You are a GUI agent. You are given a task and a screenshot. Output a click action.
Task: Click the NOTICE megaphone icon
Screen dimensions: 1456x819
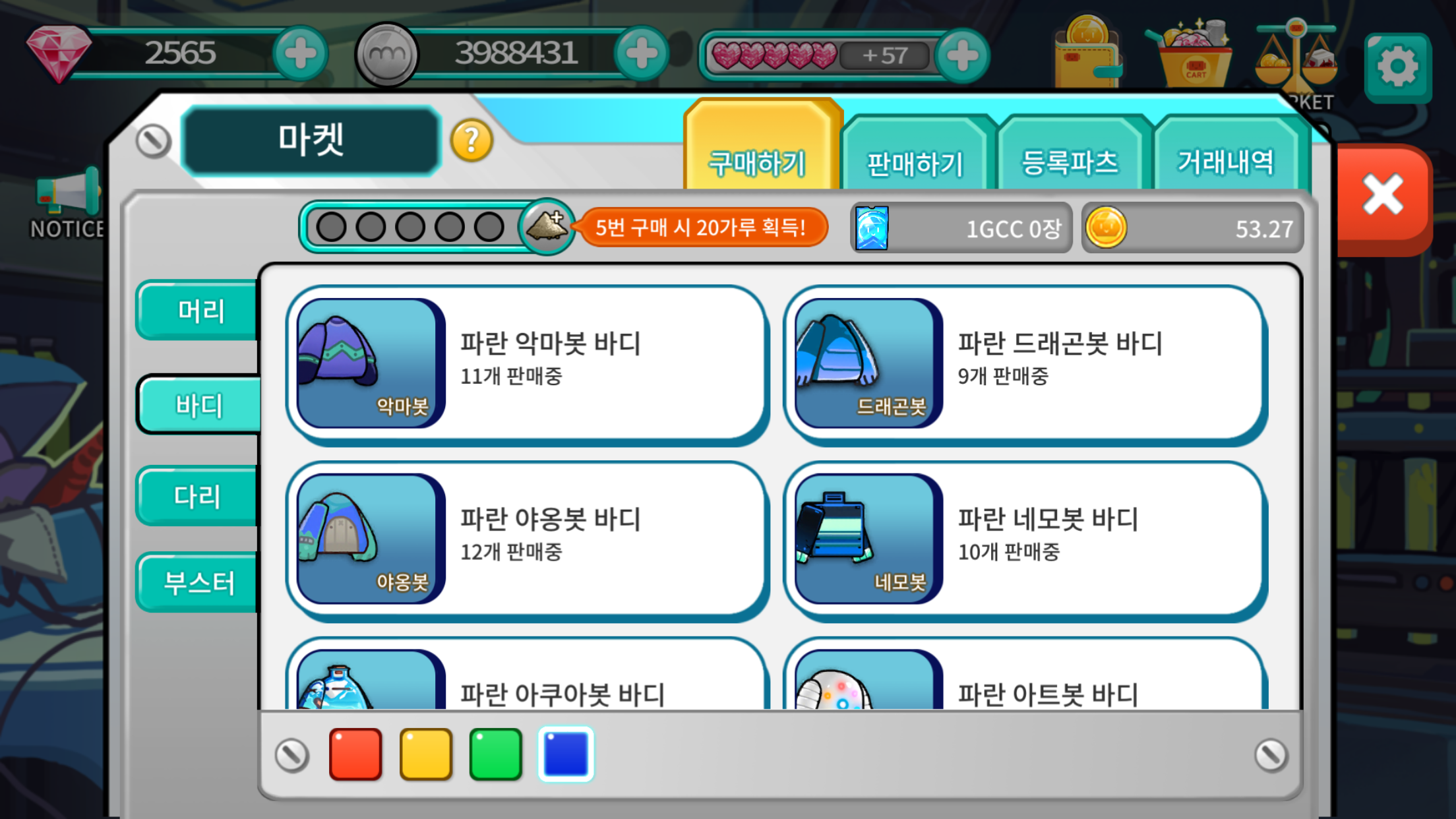pyautogui.click(x=66, y=191)
